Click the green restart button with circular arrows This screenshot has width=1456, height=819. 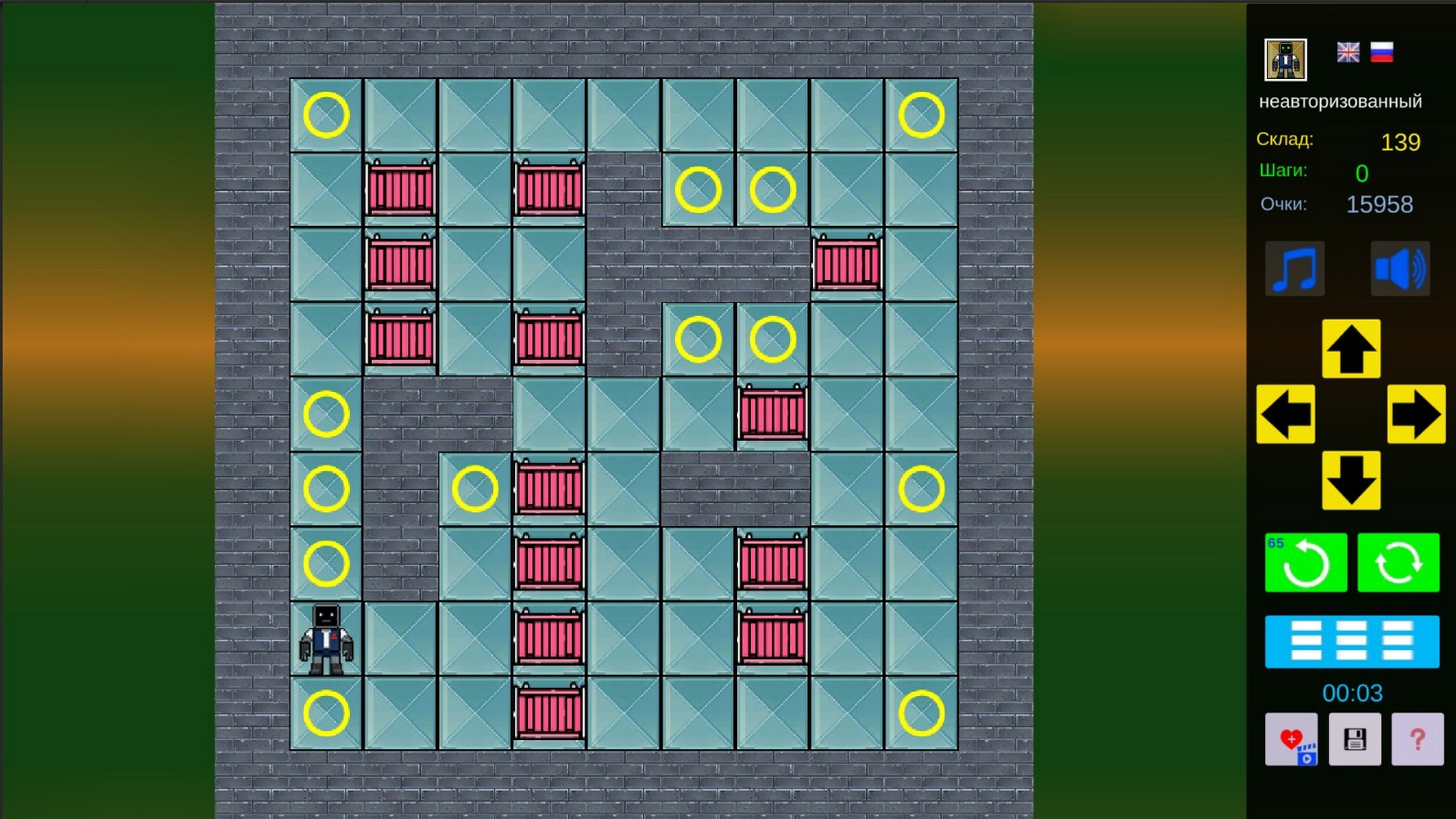tap(1398, 563)
